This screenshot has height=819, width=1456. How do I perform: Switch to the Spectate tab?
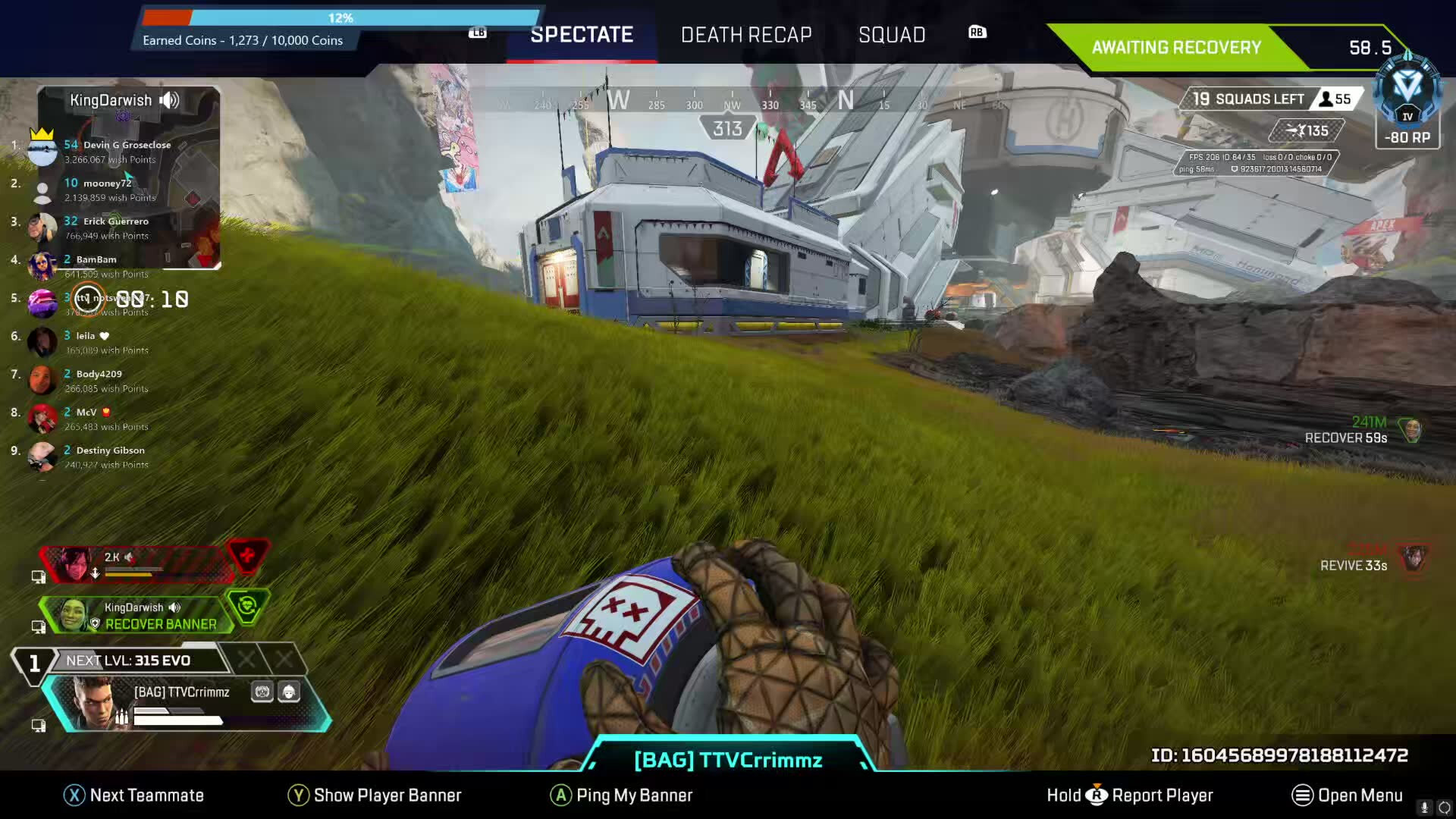point(582,35)
